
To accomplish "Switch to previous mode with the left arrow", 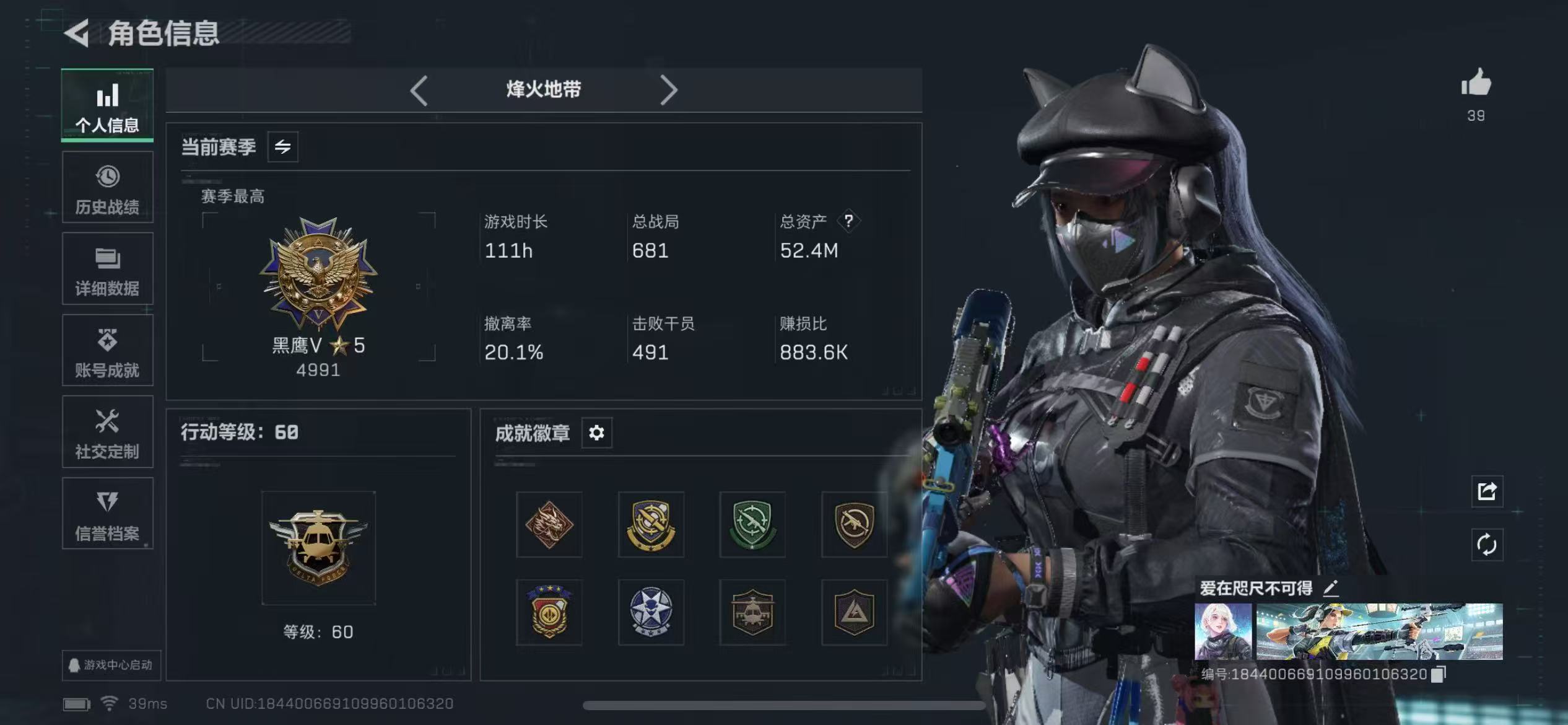I will (419, 90).
